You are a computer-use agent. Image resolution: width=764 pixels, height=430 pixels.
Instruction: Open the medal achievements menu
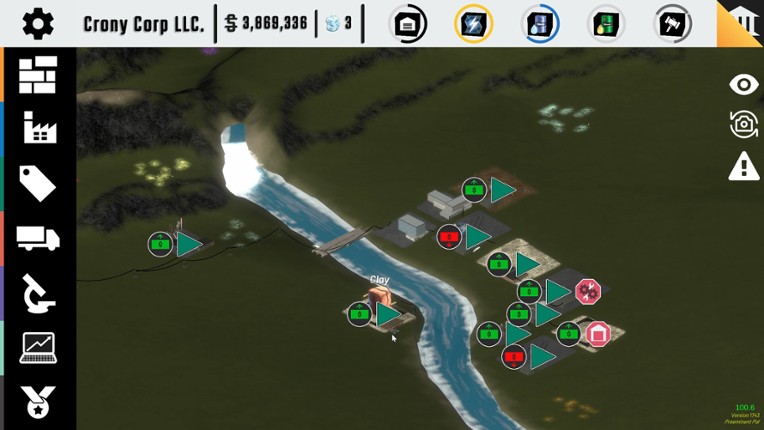click(38, 402)
